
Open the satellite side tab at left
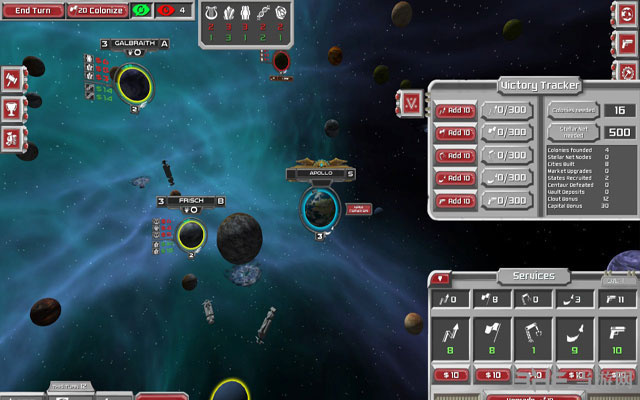tap(12, 137)
